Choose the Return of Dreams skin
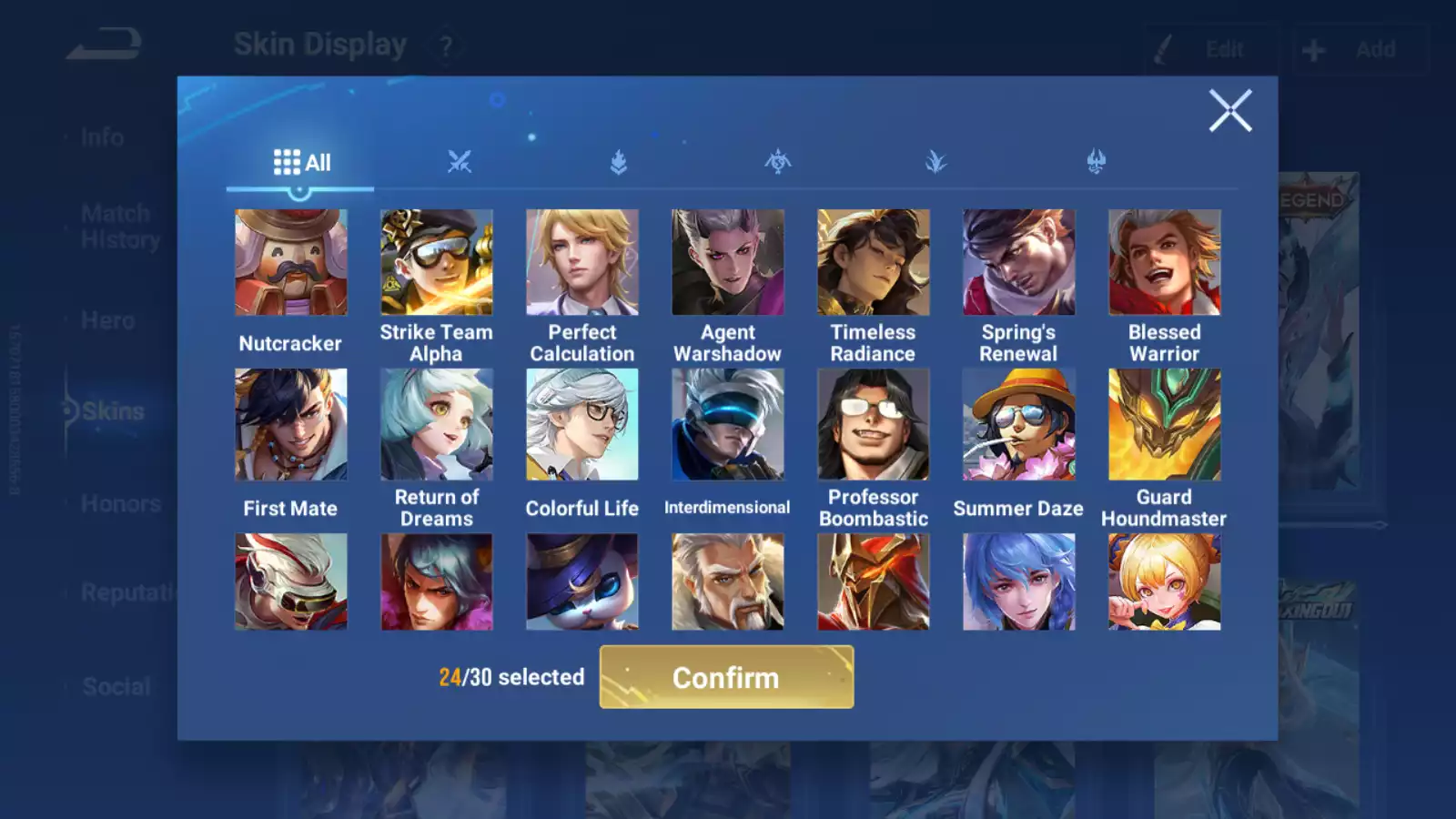The width and height of the screenshot is (1456, 819). 436,424
